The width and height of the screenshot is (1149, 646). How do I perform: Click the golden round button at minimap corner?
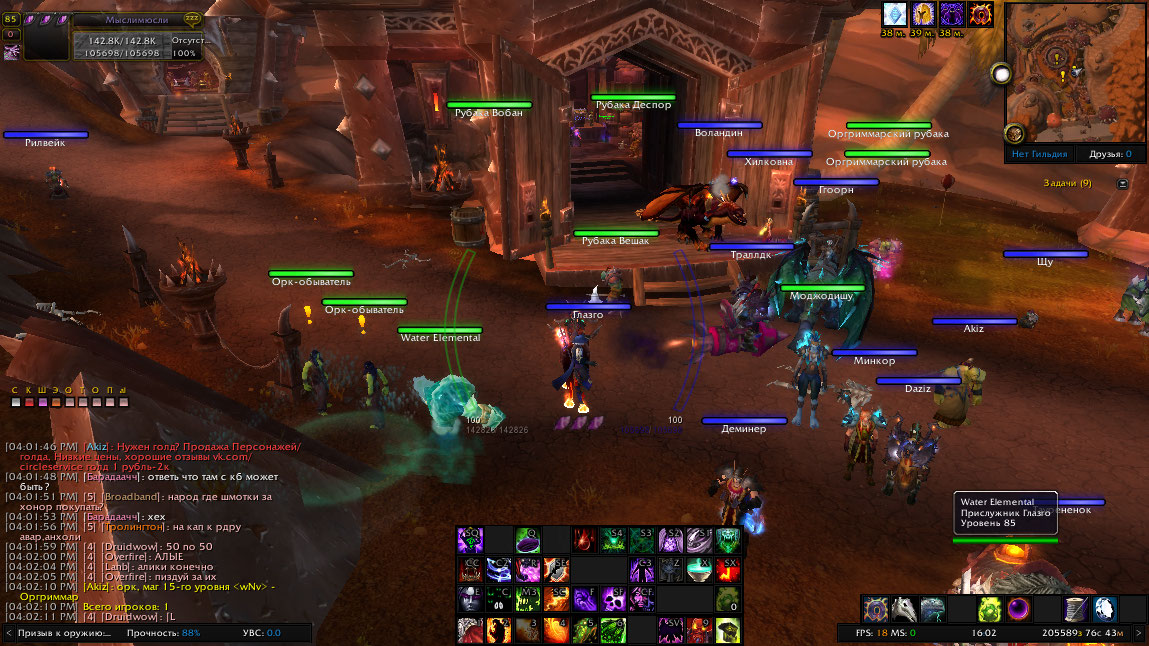[1014, 133]
